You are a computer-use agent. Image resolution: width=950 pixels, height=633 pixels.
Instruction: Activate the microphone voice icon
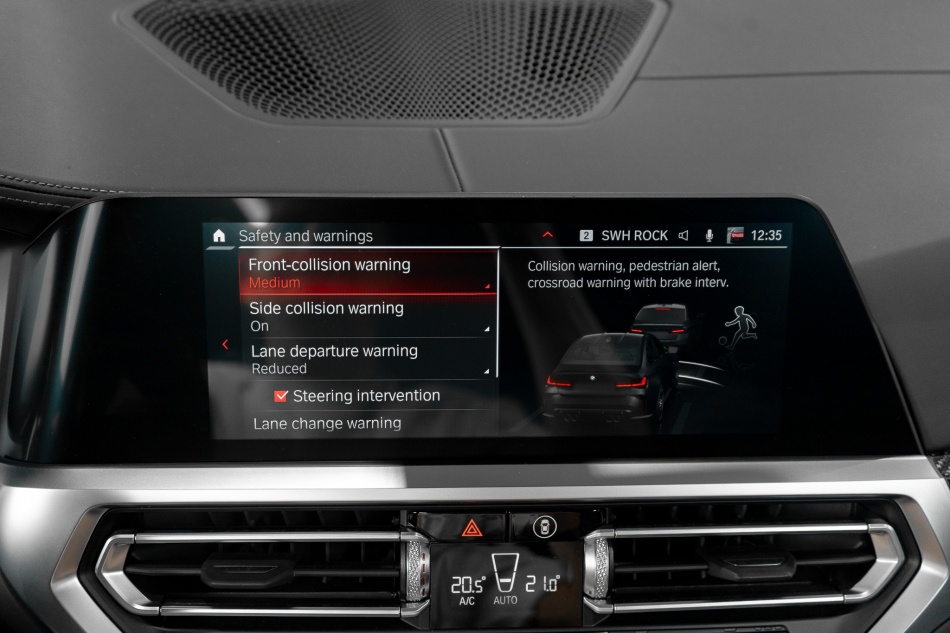(709, 236)
